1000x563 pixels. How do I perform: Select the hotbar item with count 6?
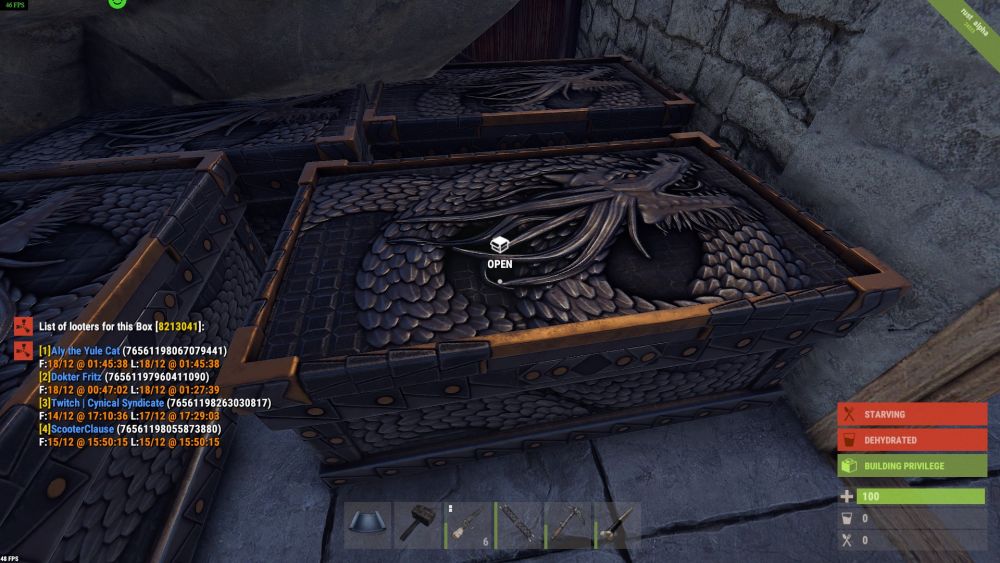pos(469,525)
